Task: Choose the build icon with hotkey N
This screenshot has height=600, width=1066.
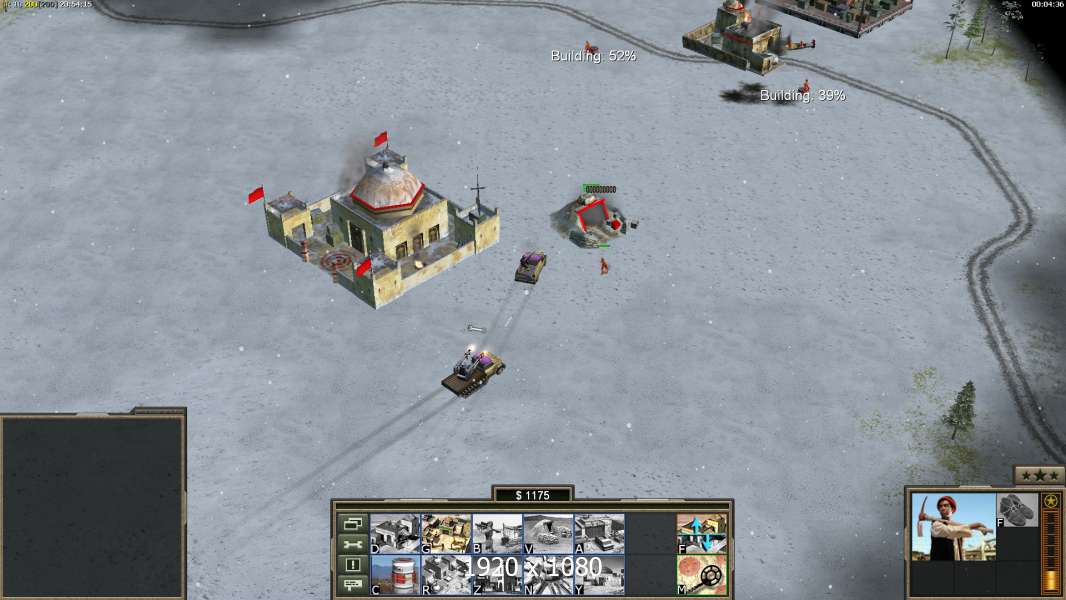Action: click(x=548, y=574)
